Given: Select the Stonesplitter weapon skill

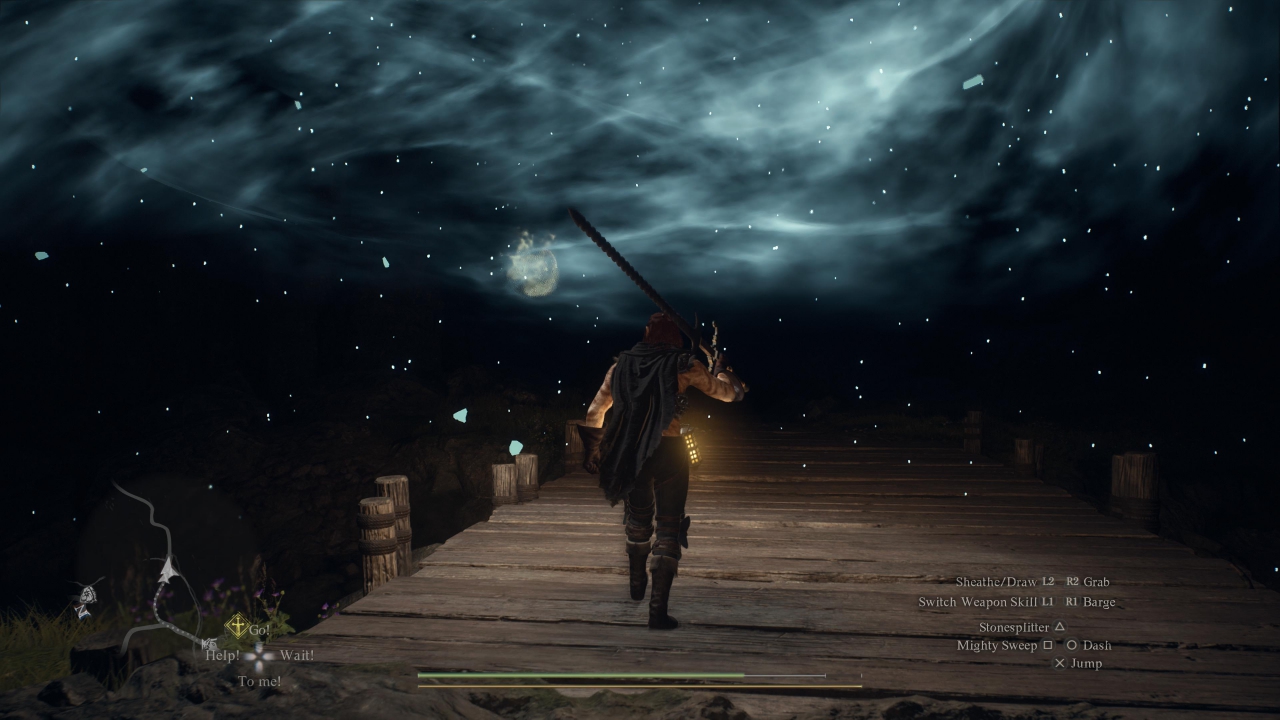Looking at the screenshot, I should (x=1014, y=627).
